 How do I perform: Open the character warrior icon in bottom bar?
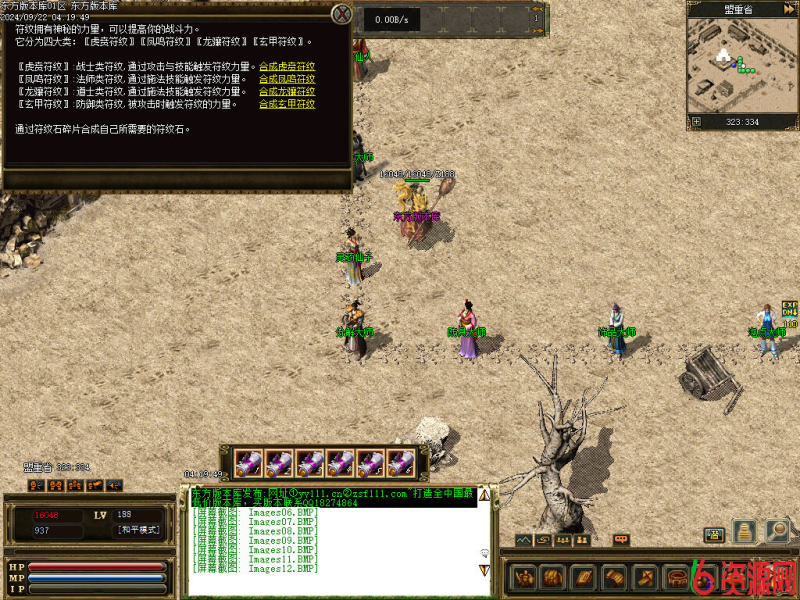tap(525, 577)
